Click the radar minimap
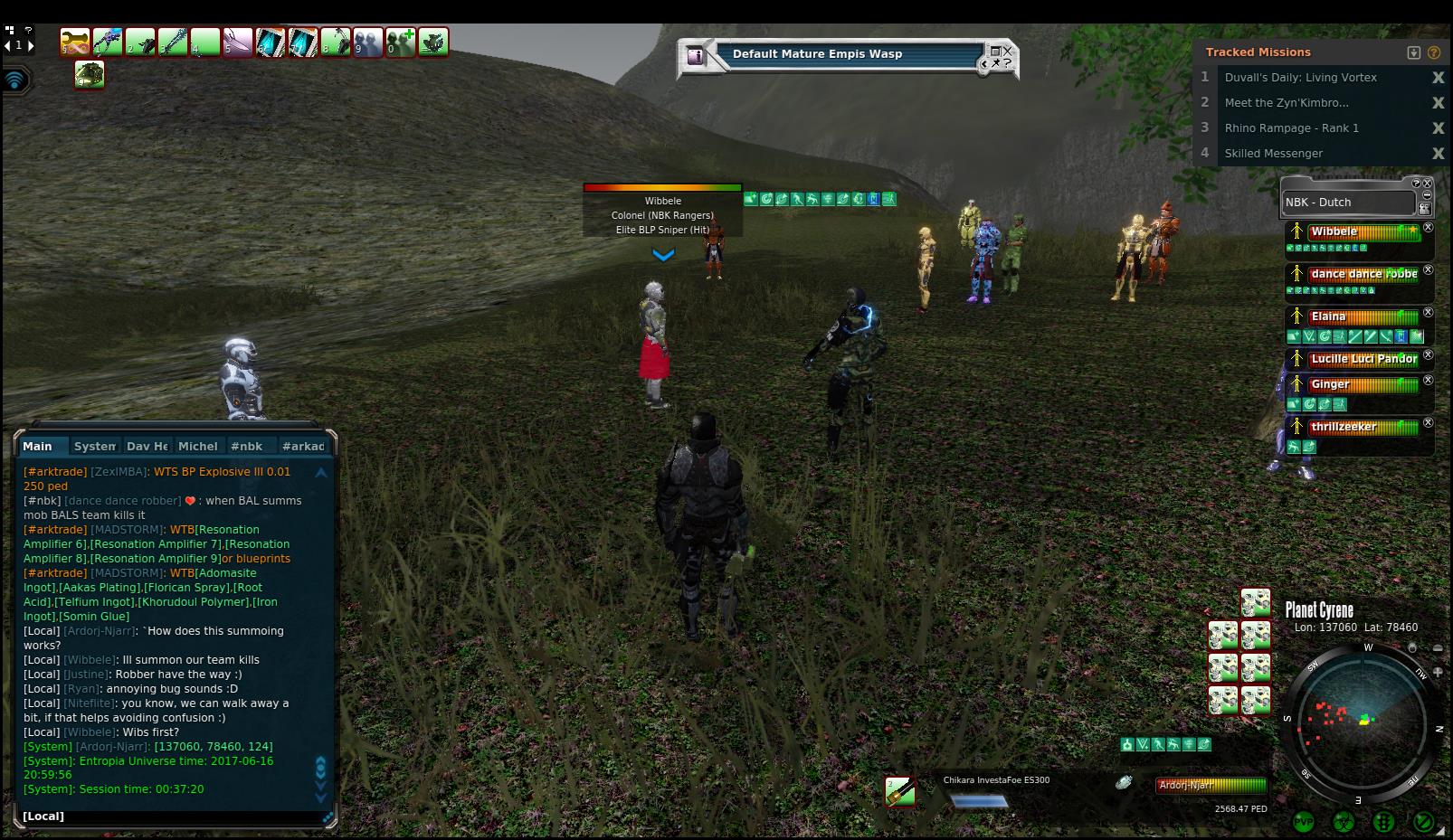This screenshot has height=840, width=1453. tap(1362, 722)
